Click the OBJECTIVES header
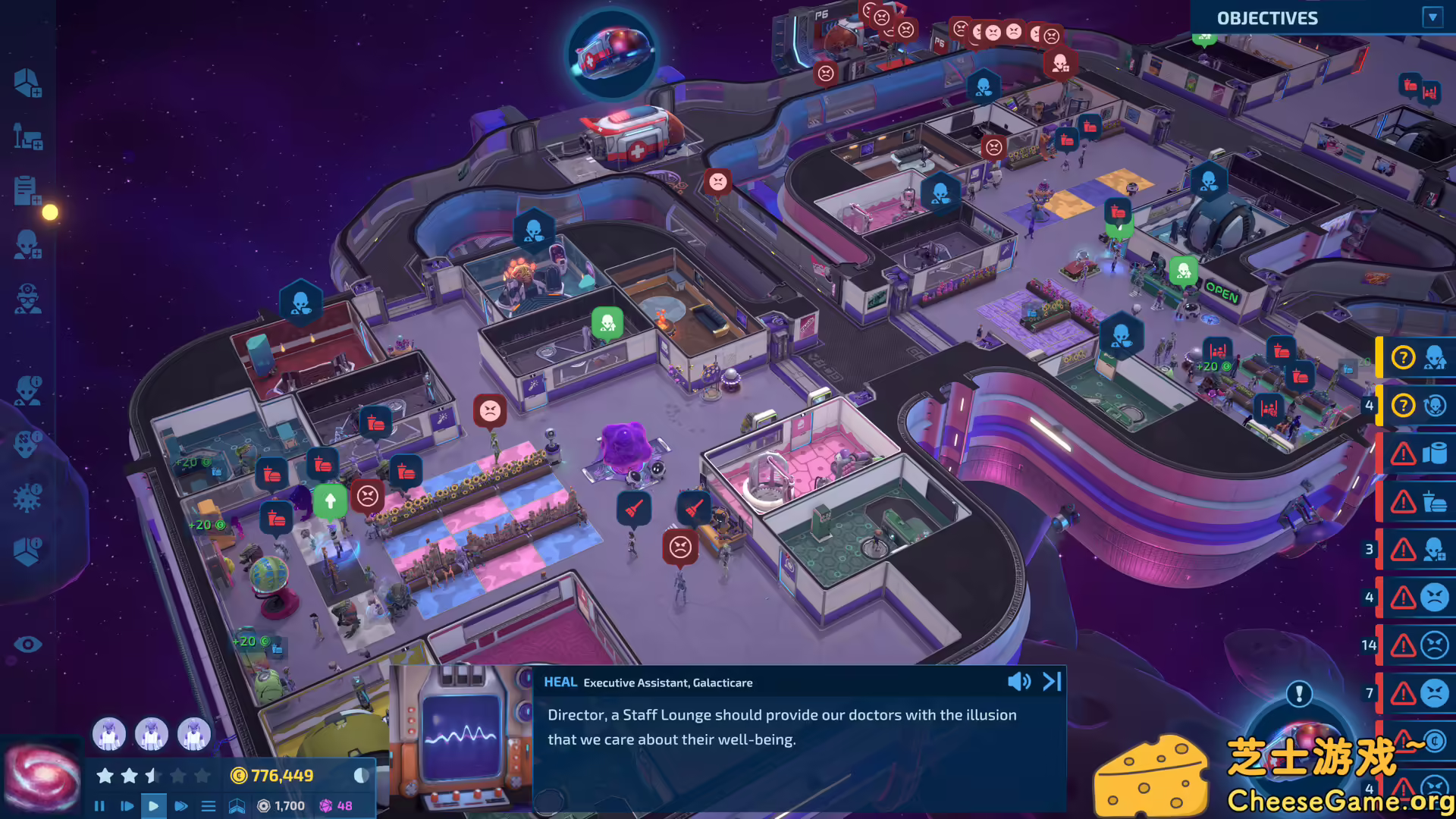Image resolution: width=1456 pixels, height=819 pixels. 1267,18
